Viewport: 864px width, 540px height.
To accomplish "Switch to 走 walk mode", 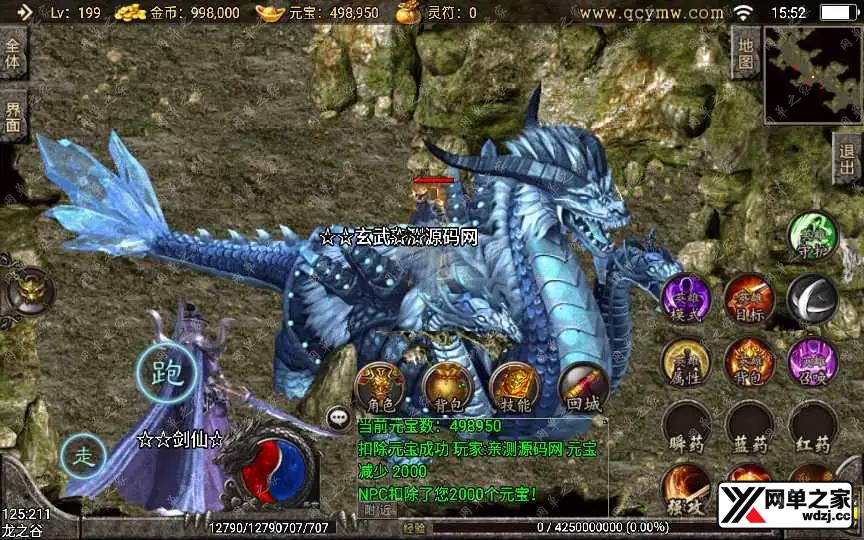I will pos(84,457).
